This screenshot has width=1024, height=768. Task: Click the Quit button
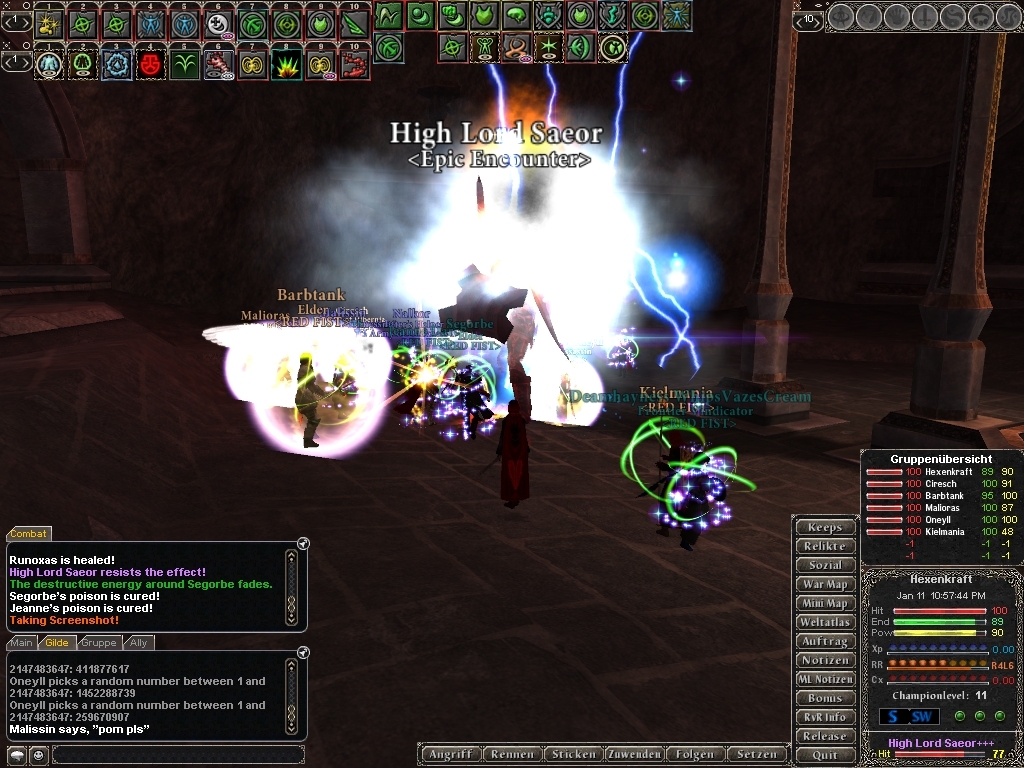[x=825, y=755]
